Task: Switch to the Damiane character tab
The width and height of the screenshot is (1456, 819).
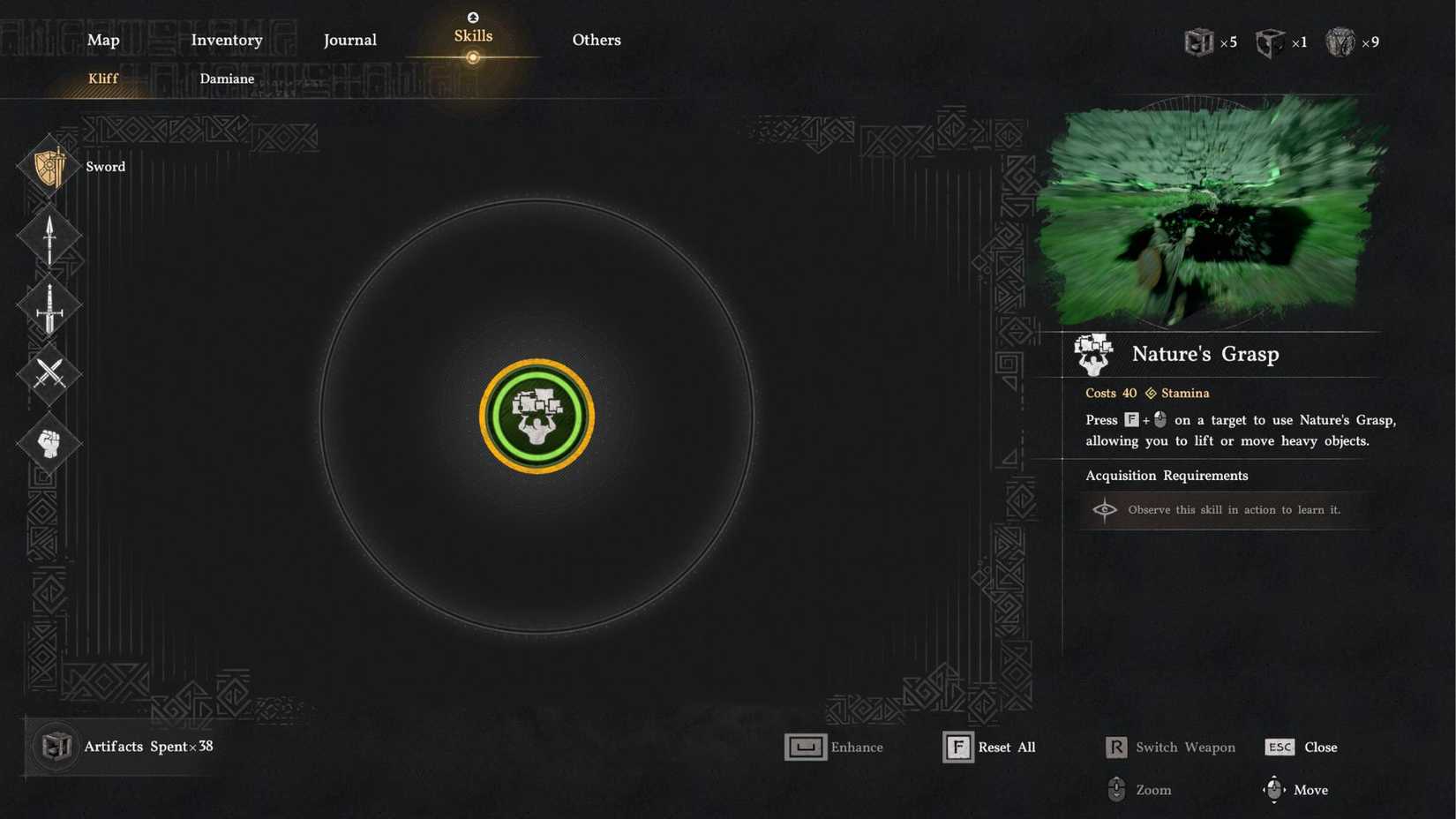Action: tap(227, 79)
